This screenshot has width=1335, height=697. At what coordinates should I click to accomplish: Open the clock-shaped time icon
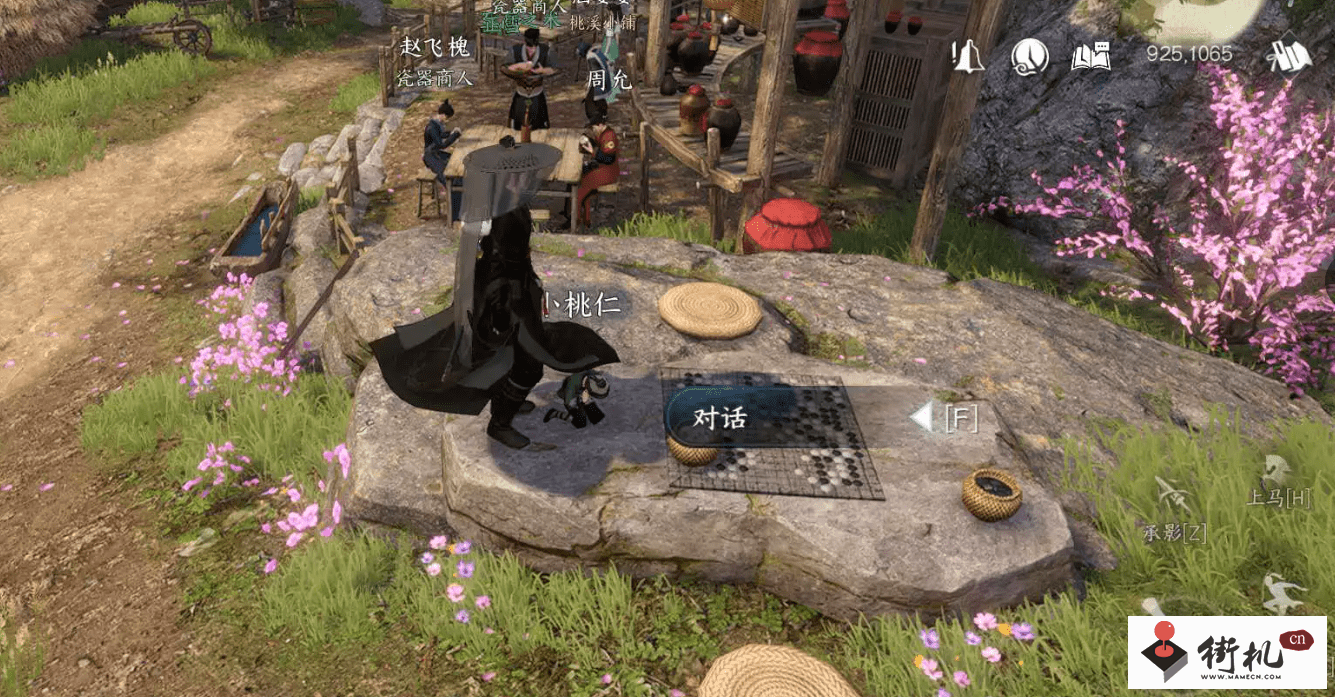(1029, 56)
